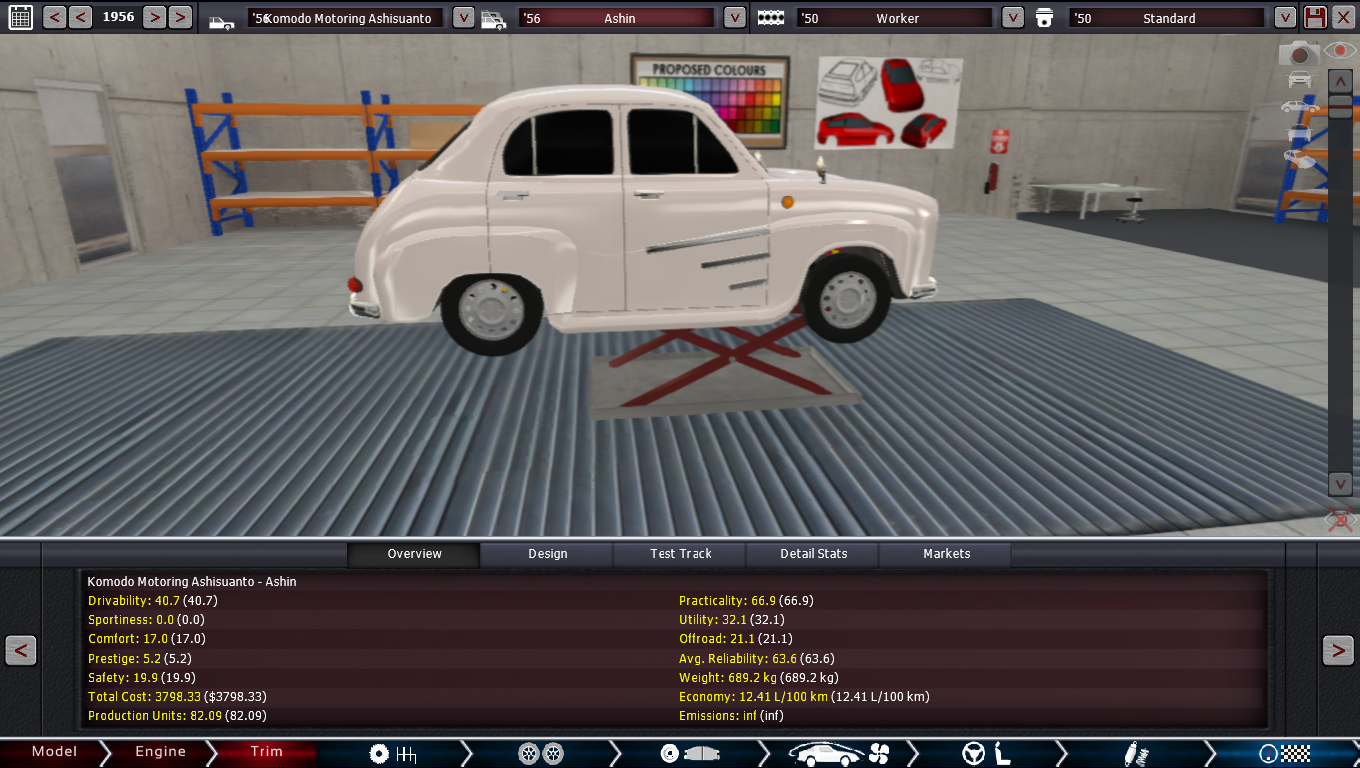Open the gearbox and drivetrain step
The width and height of the screenshot is (1360, 768).
(x=392, y=753)
